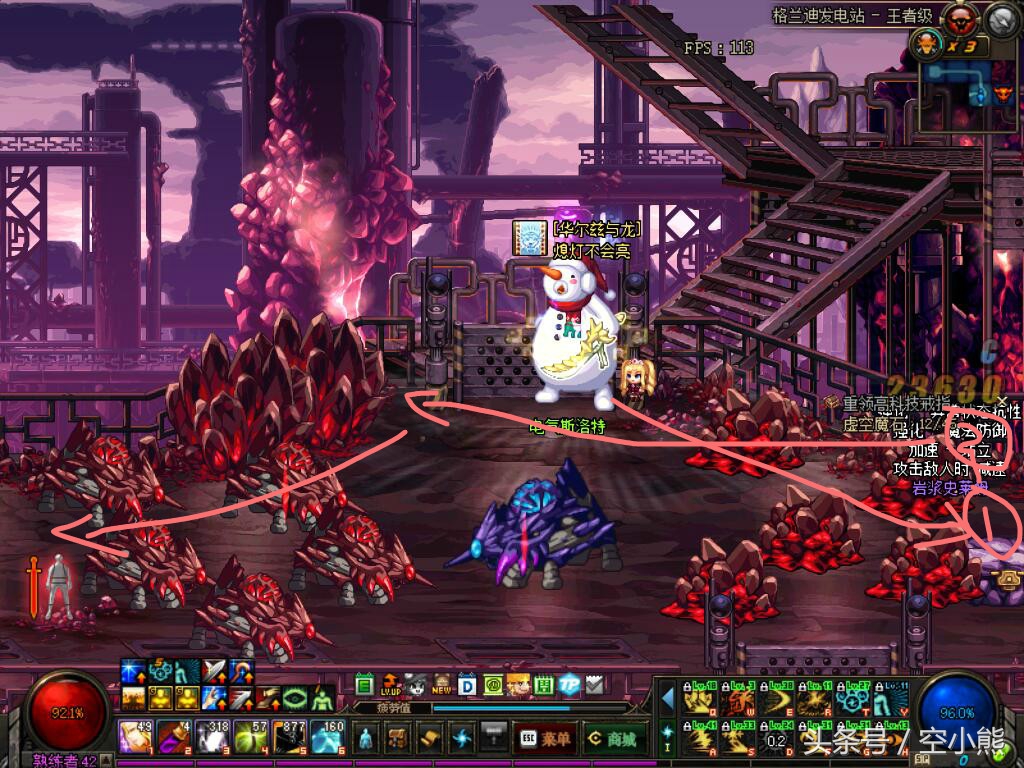Activate the blue gear skill bound to T
1024x768 pixels.
coord(853,701)
